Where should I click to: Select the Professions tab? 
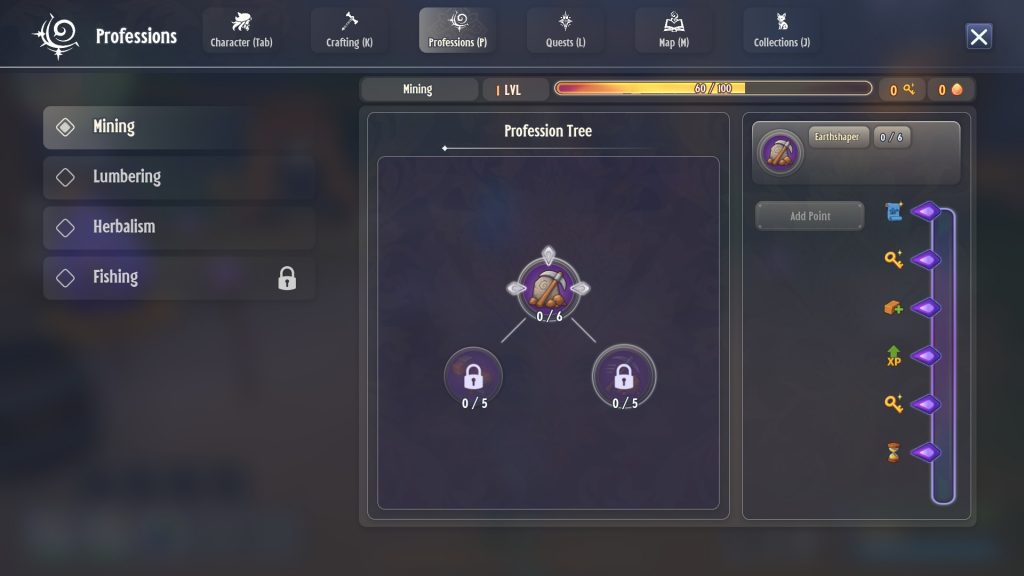tap(457, 30)
